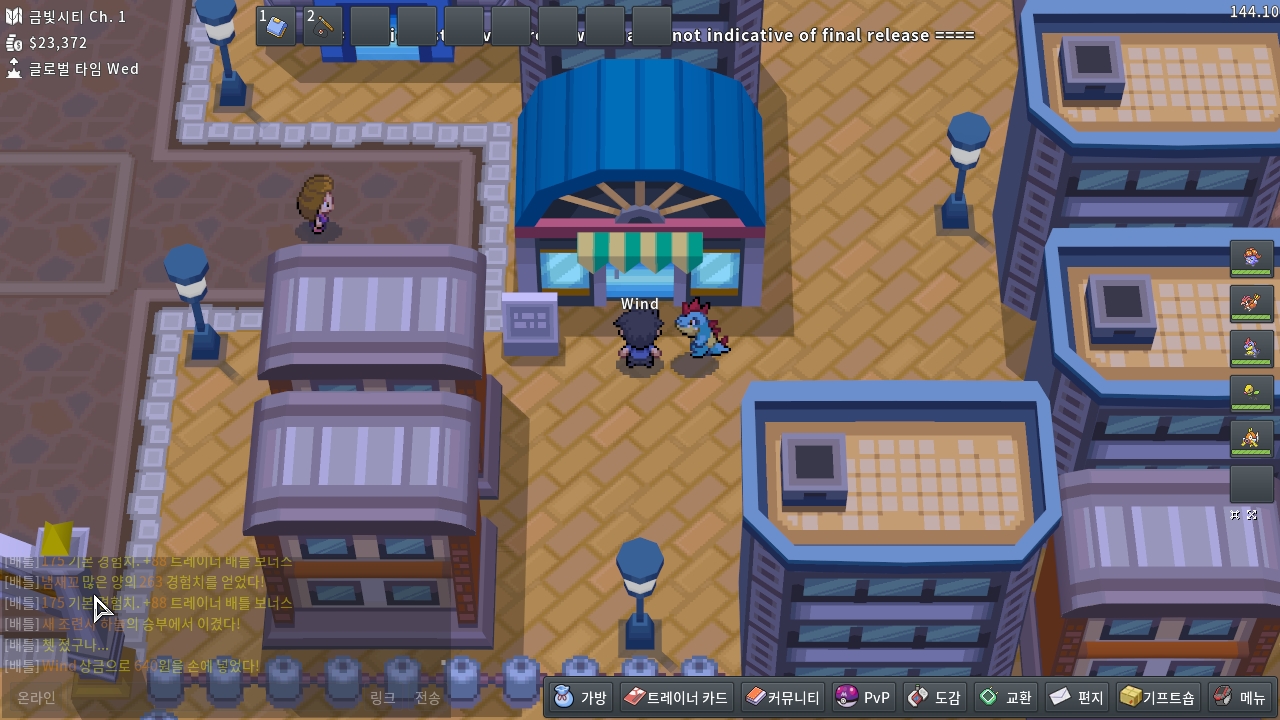
Task: Select the fishing rod in hotbar slot 2
Action: [323, 26]
